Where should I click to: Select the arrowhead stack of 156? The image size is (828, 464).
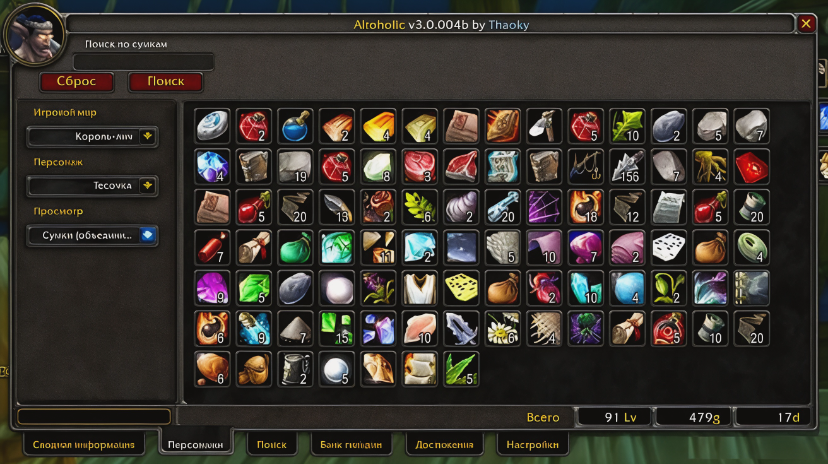click(628, 166)
